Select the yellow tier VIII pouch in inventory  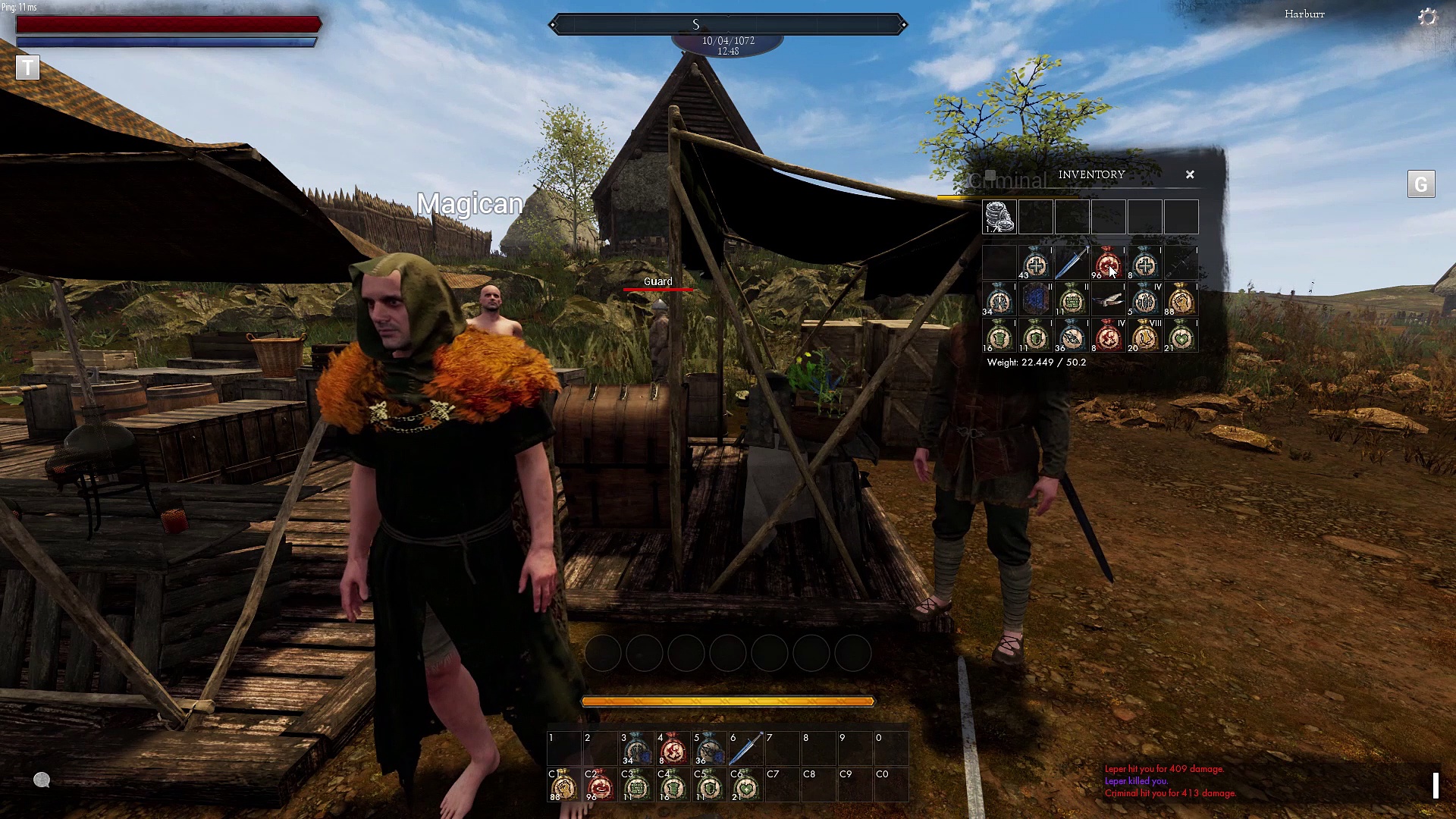[x=1144, y=336]
